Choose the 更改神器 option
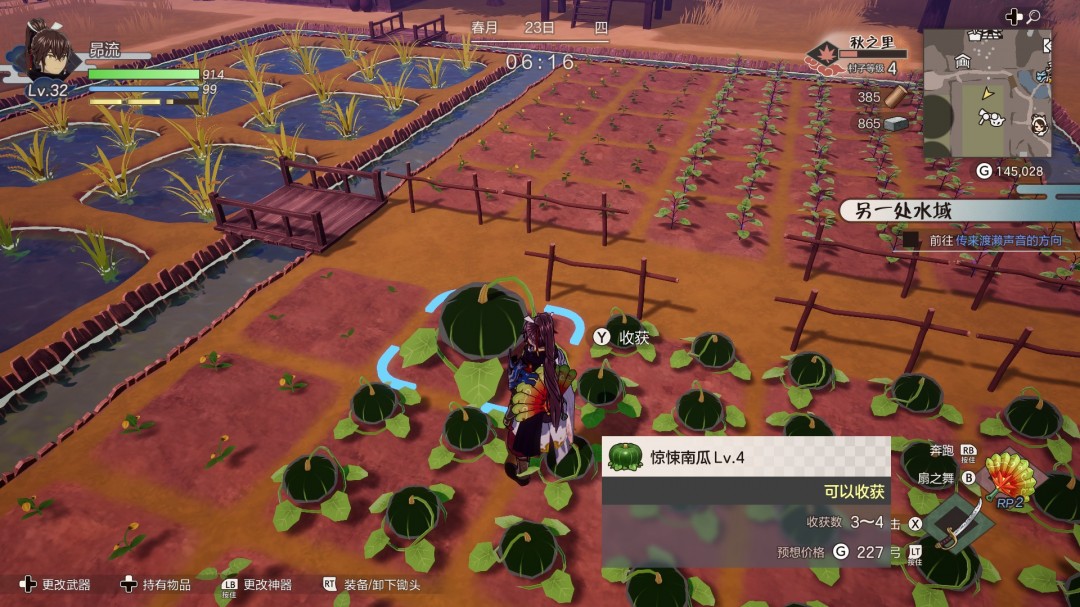The height and width of the screenshot is (607, 1080). (x=256, y=584)
